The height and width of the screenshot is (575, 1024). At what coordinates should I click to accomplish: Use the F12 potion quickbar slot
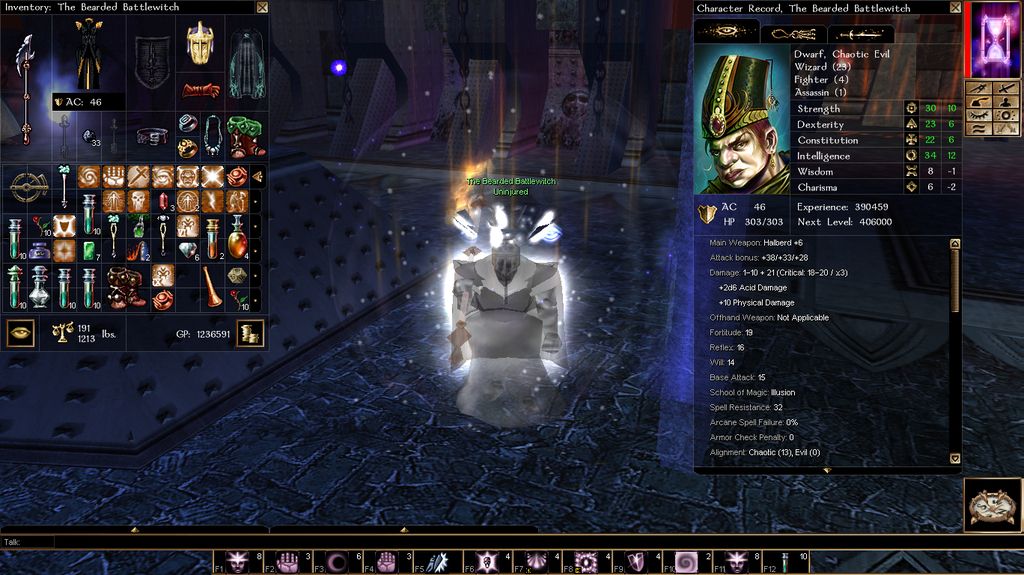[787, 562]
